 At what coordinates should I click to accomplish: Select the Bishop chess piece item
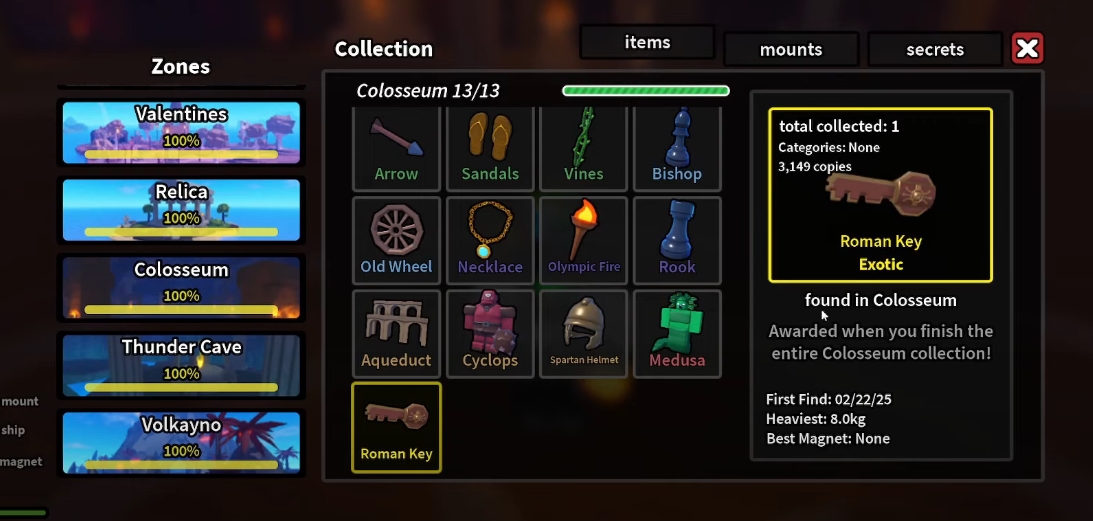(x=677, y=149)
